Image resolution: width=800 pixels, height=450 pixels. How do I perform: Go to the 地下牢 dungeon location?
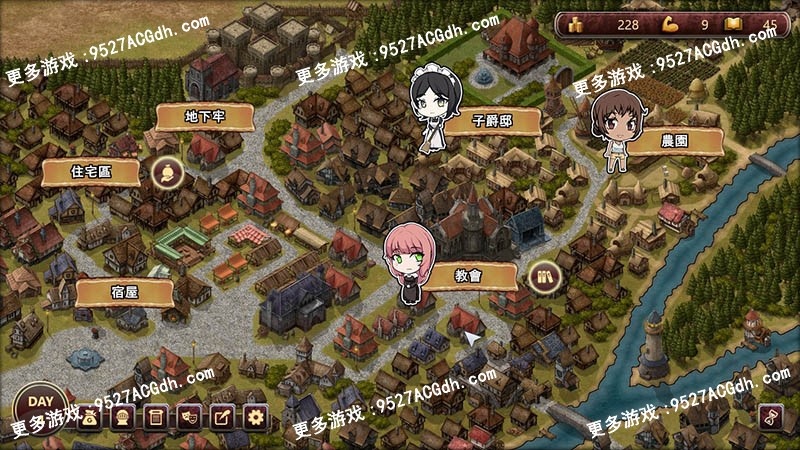205,117
